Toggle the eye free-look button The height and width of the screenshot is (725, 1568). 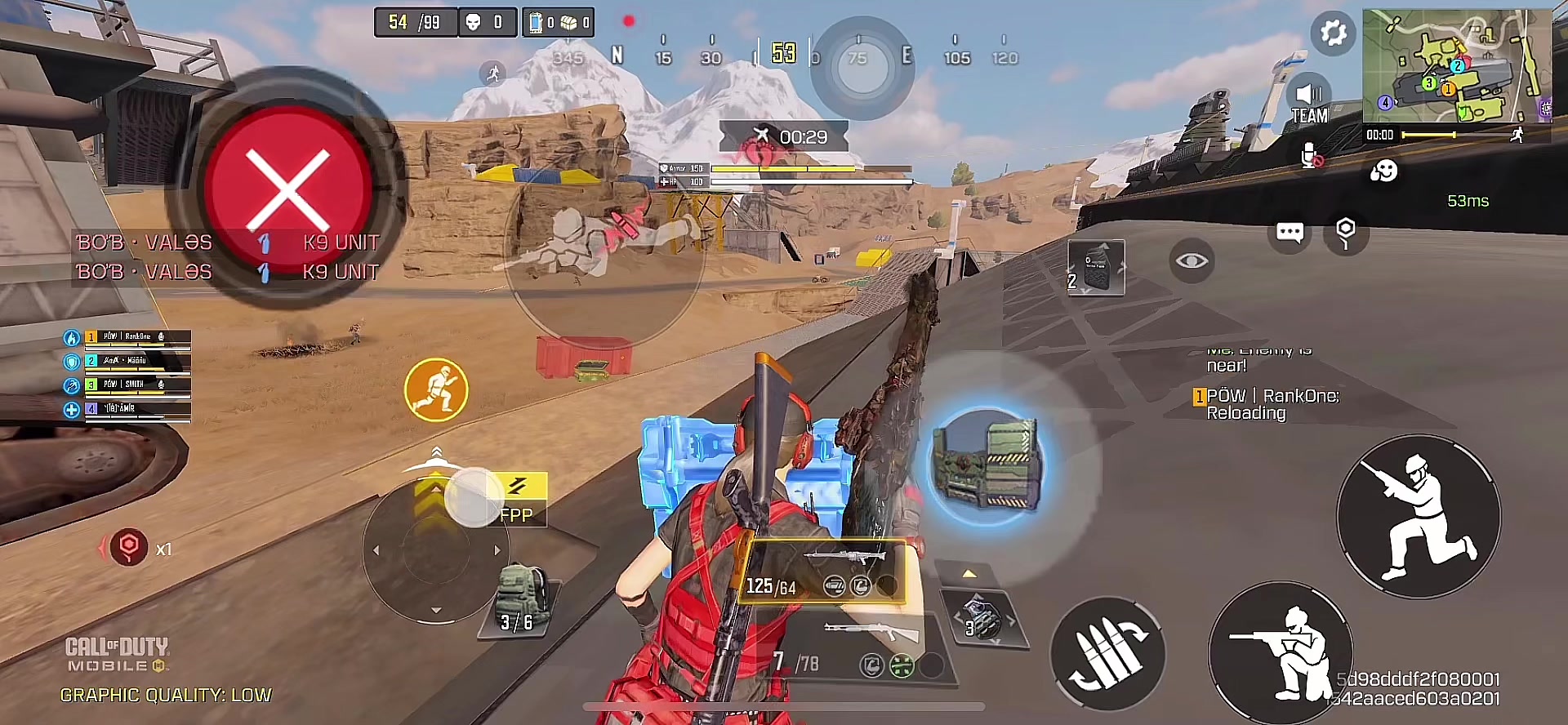coord(1192,261)
